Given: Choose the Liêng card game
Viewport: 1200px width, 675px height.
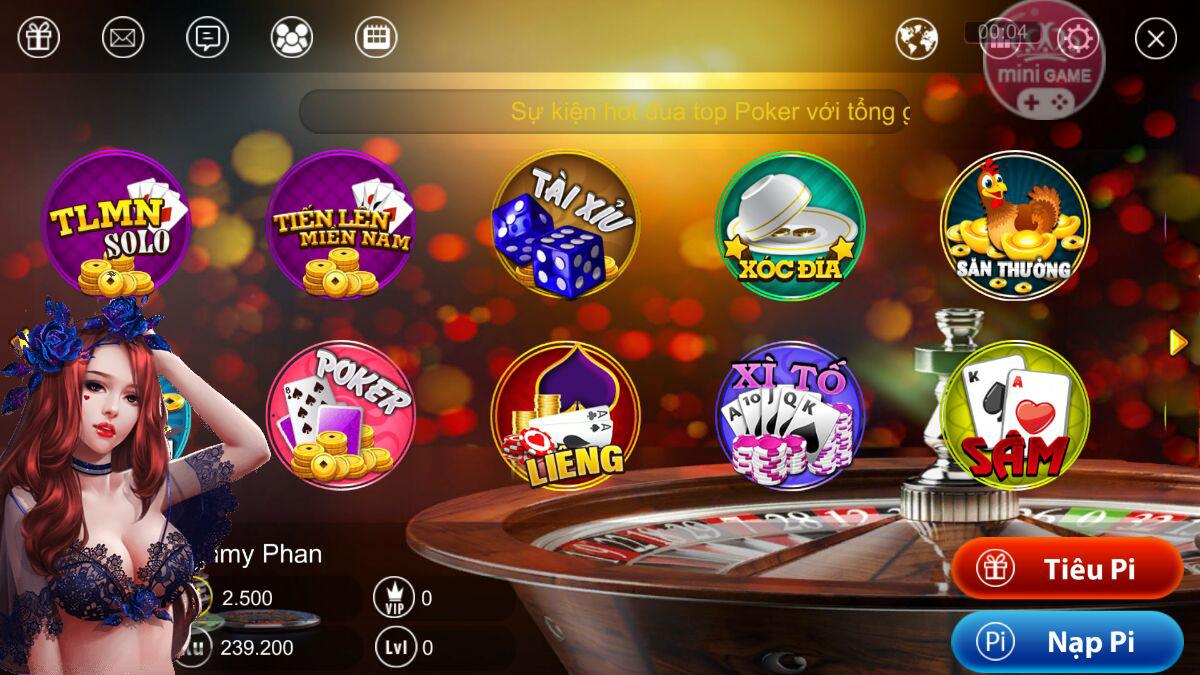Looking at the screenshot, I should click(565, 415).
